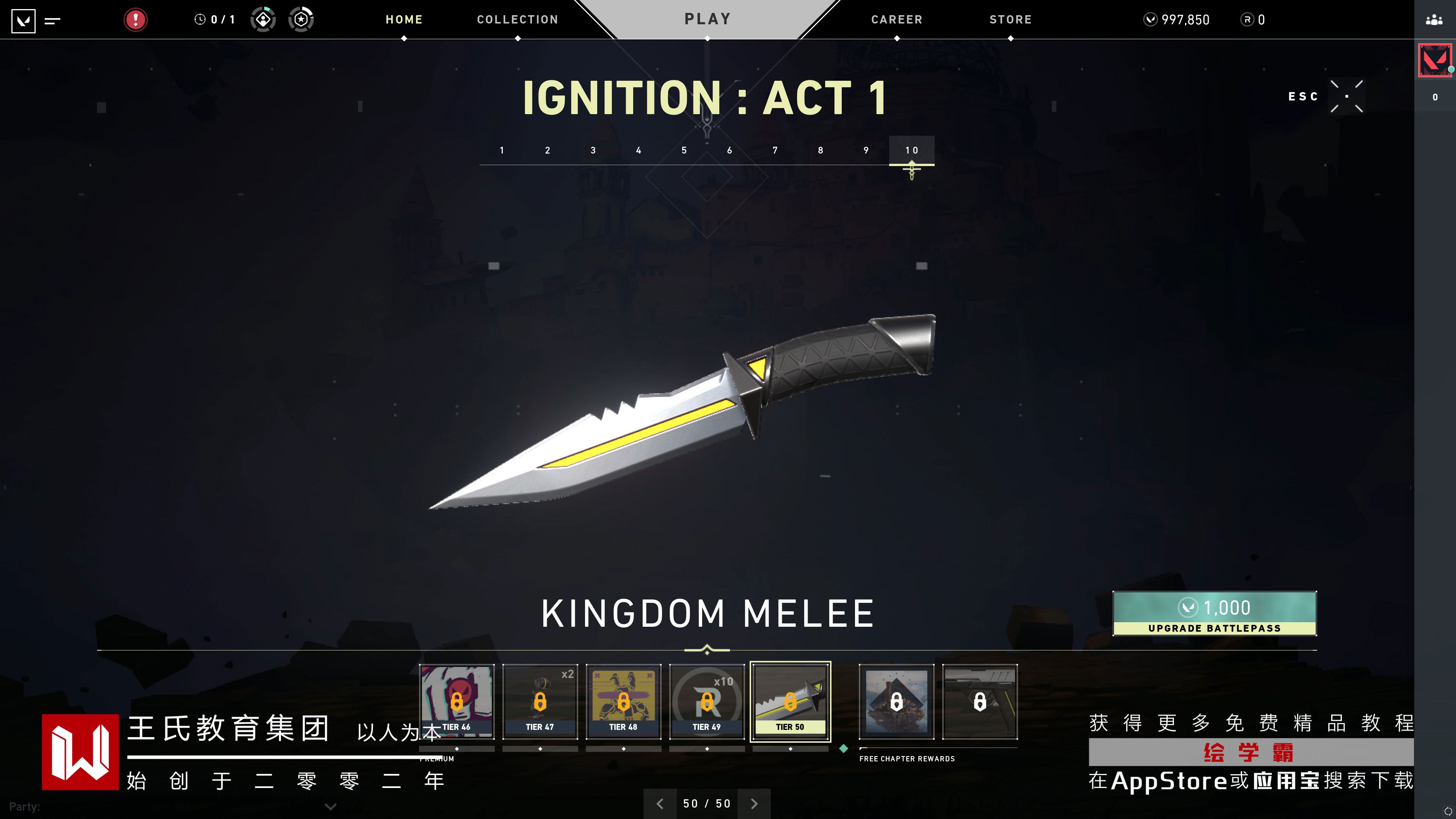Select the PLAY tab
Screen dimensions: 1456x819
(708, 19)
